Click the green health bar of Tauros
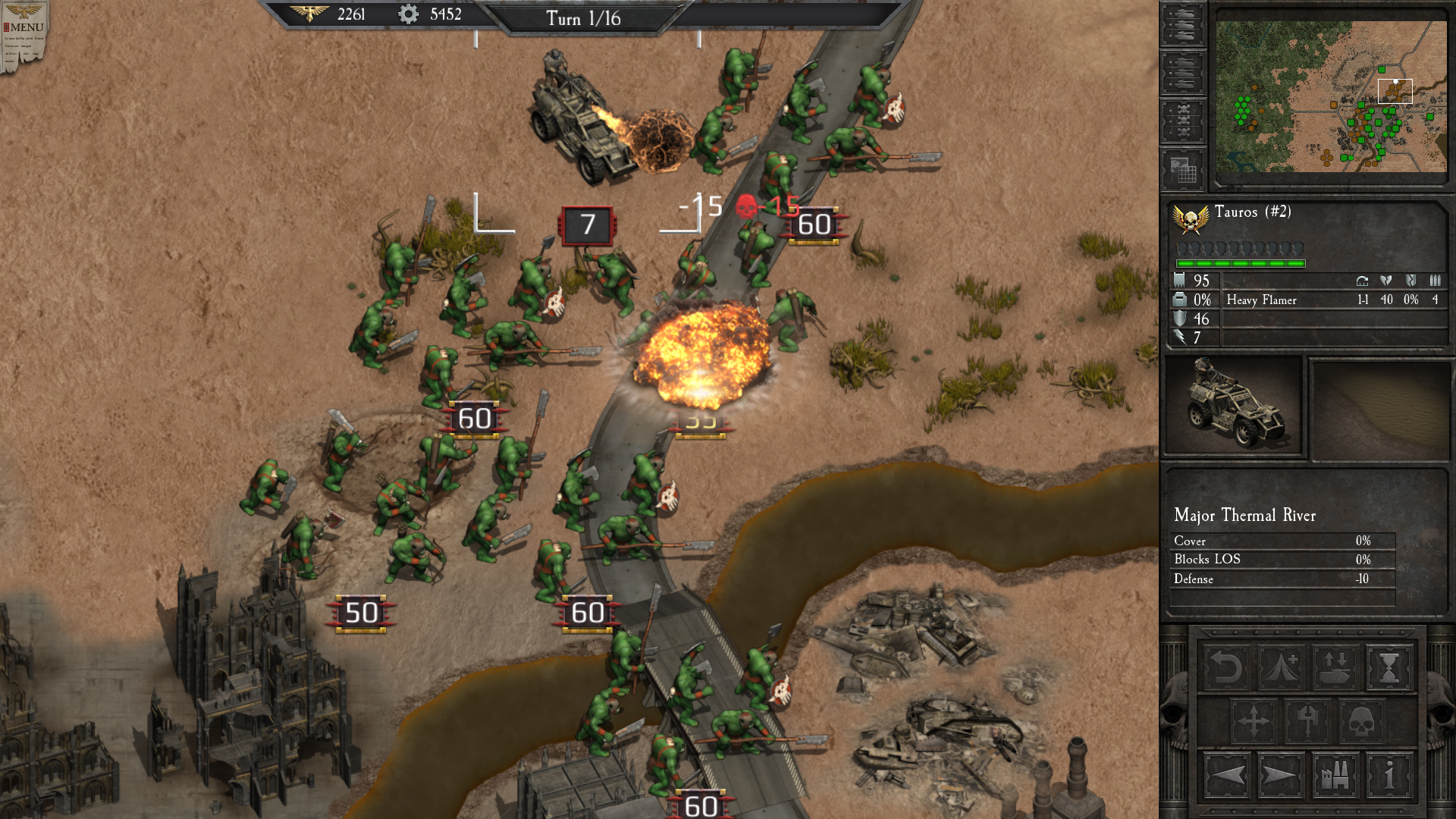The width and height of the screenshot is (1456, 819). (x=1240, y=262)
